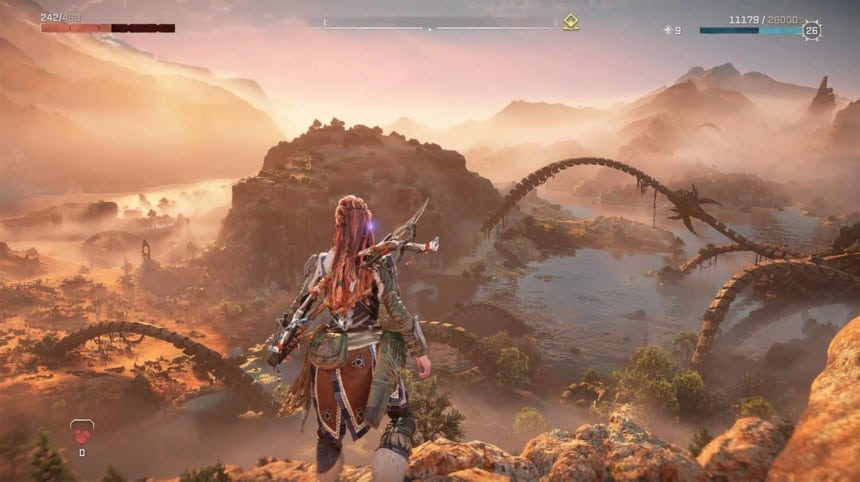Click the yellow quest marker on the compass
This screenshot has width=860, height=482.
570,22
